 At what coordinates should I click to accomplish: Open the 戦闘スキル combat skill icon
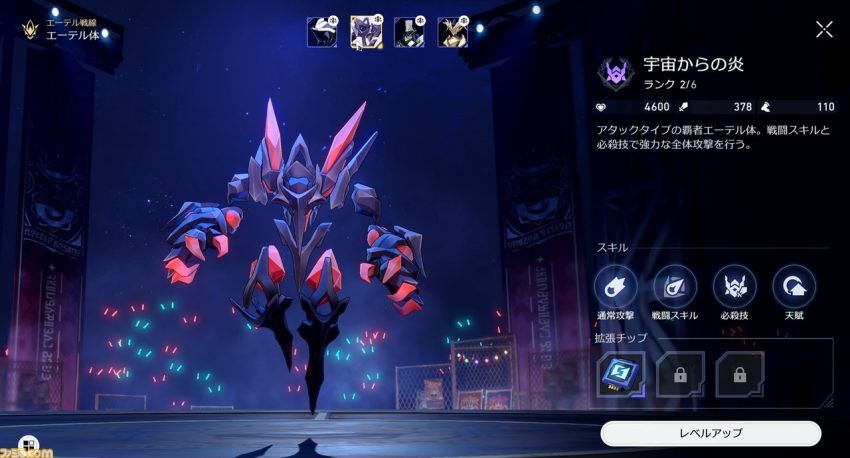pyautogui.click(x=675, y=286)
